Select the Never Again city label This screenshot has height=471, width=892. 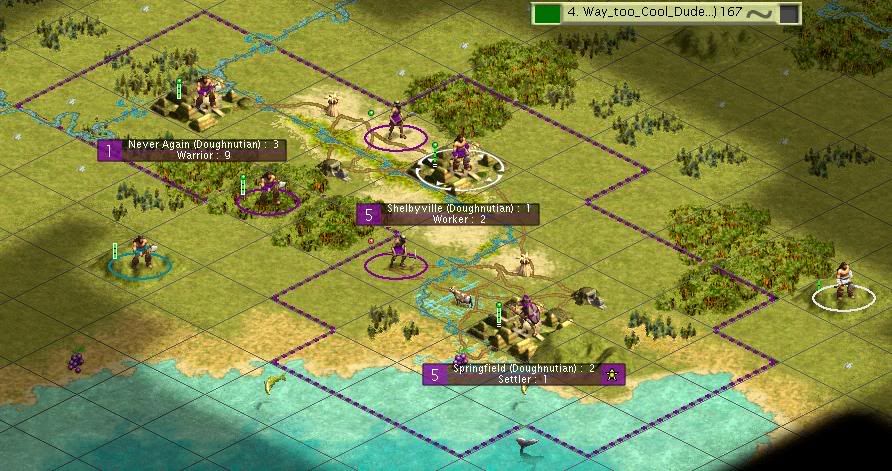(x=203, y=150)
